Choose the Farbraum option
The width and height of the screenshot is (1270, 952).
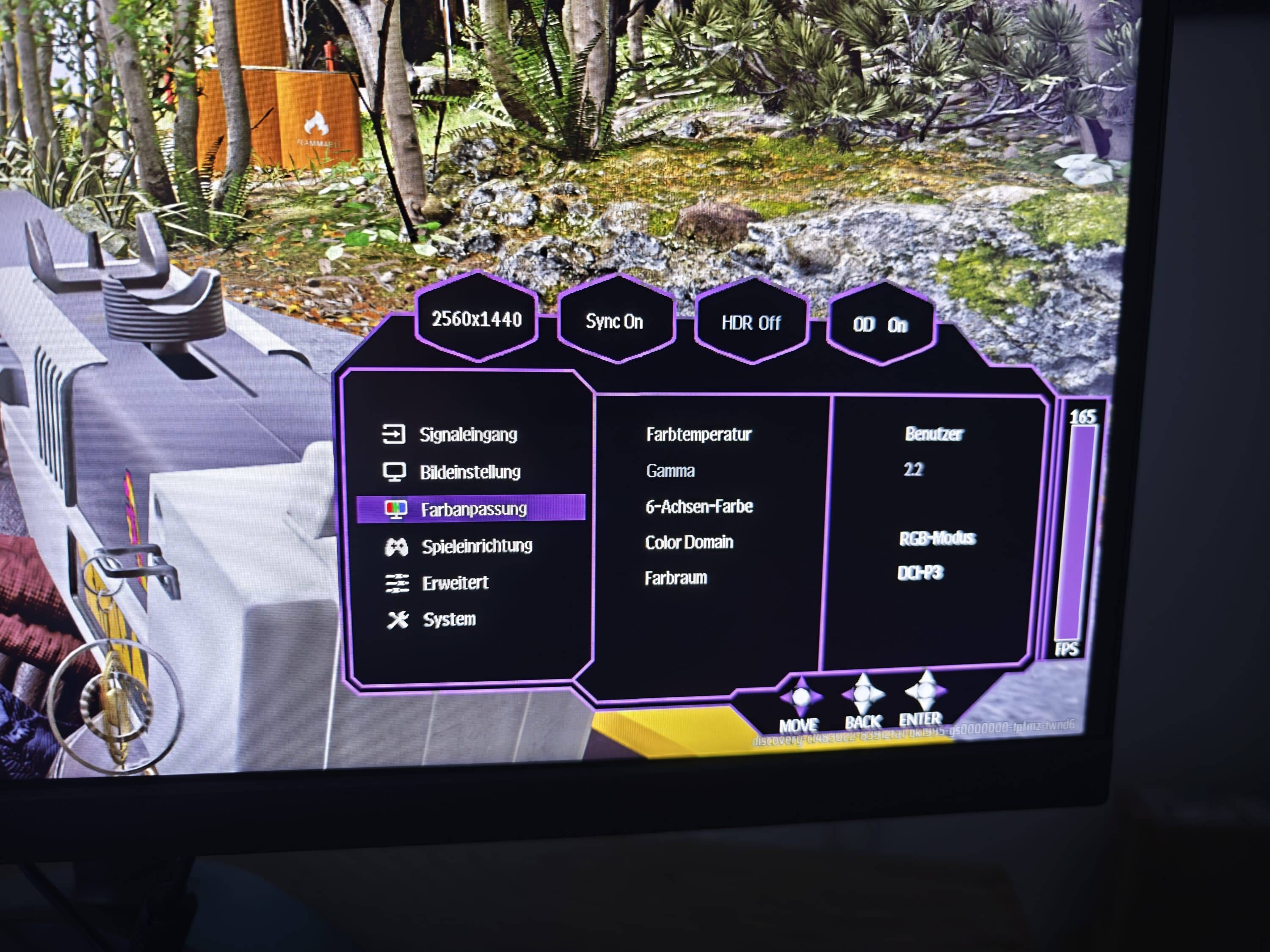(676, 578)
